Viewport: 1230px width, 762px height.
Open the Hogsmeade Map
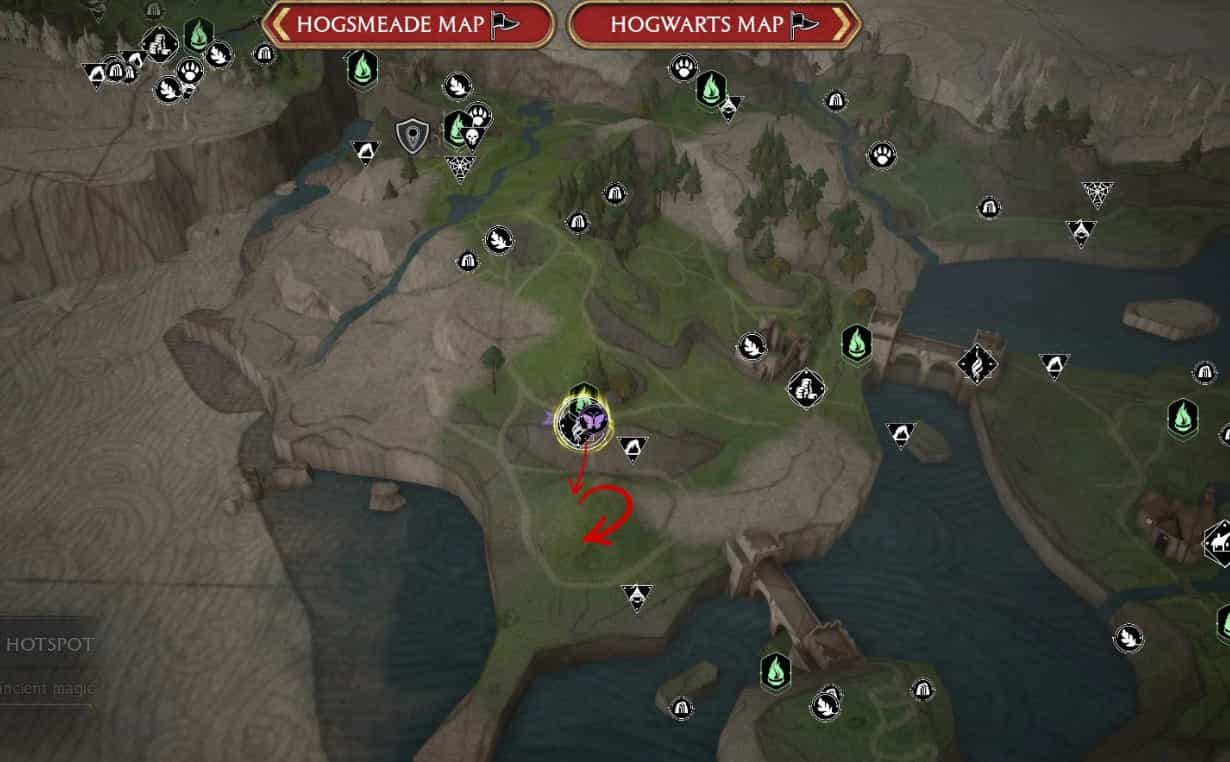408,24
